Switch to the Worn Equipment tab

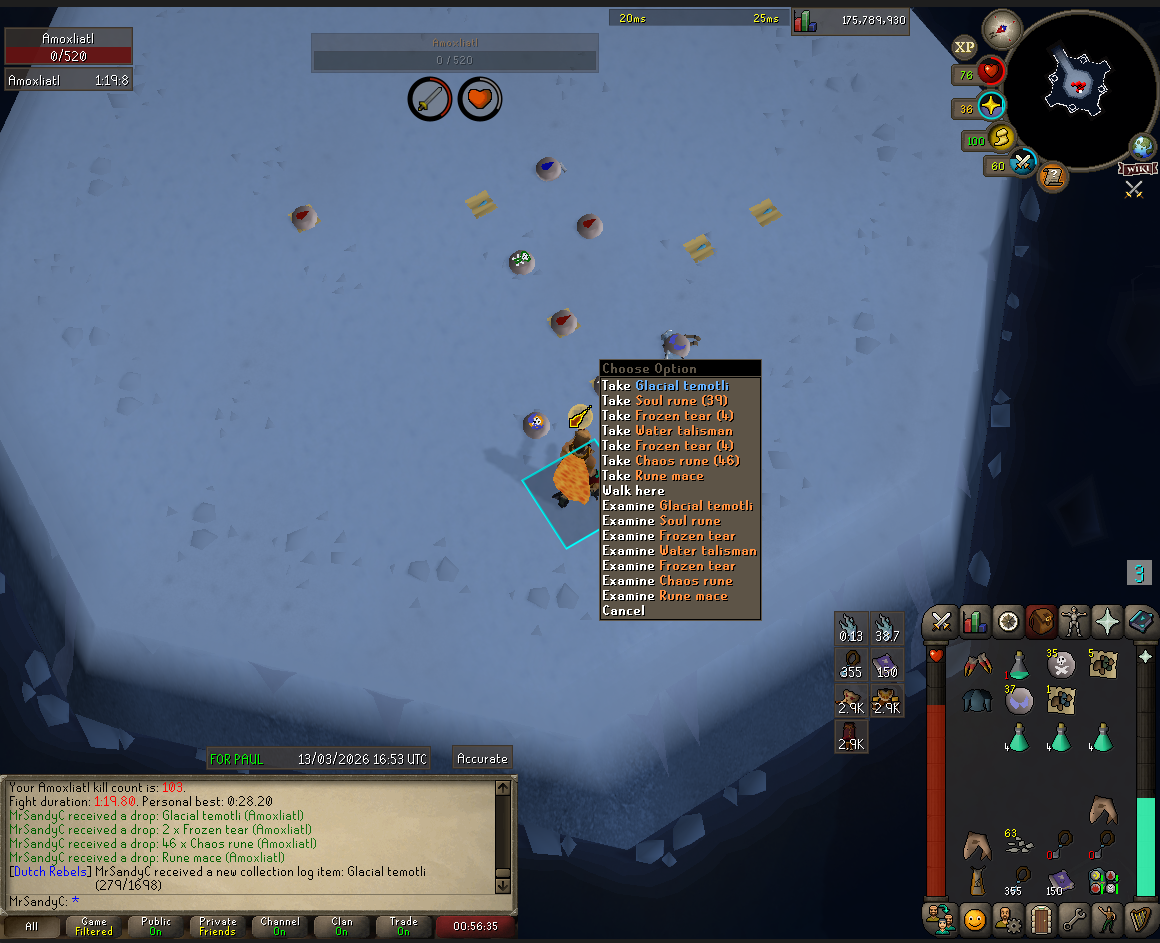coord(1075,622)
